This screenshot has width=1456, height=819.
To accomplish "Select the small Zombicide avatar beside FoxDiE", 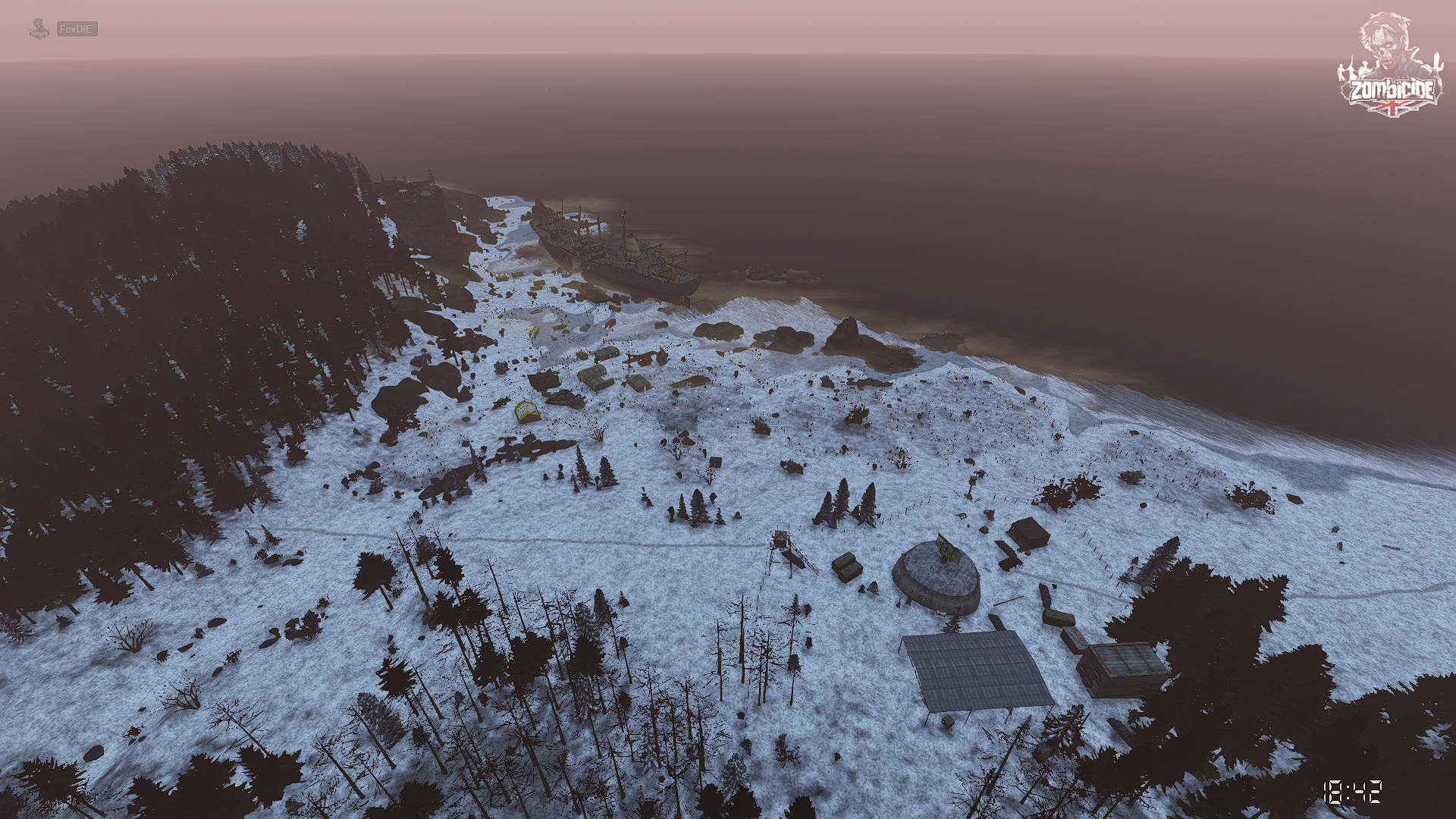I will point(39,29).
